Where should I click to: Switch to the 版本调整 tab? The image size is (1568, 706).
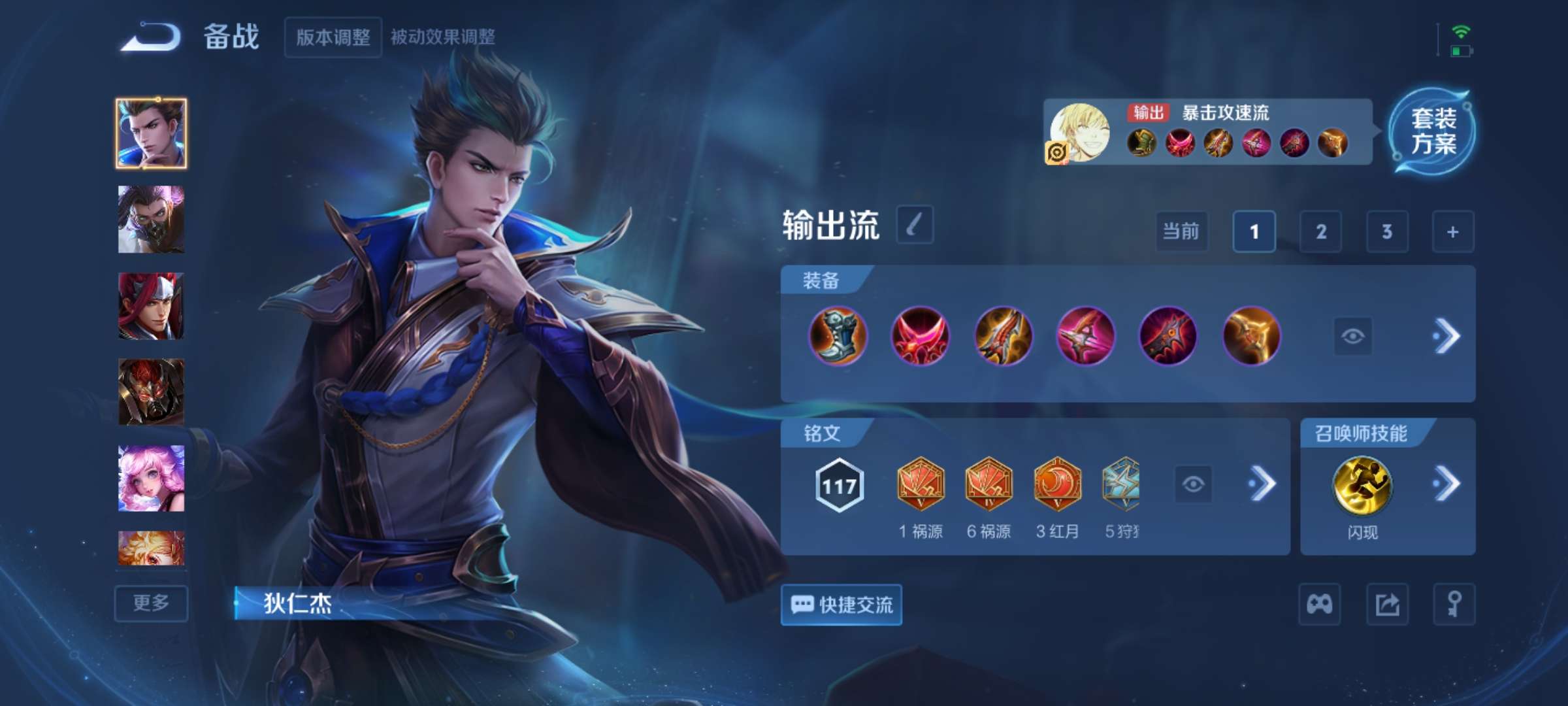click(333, 37)
